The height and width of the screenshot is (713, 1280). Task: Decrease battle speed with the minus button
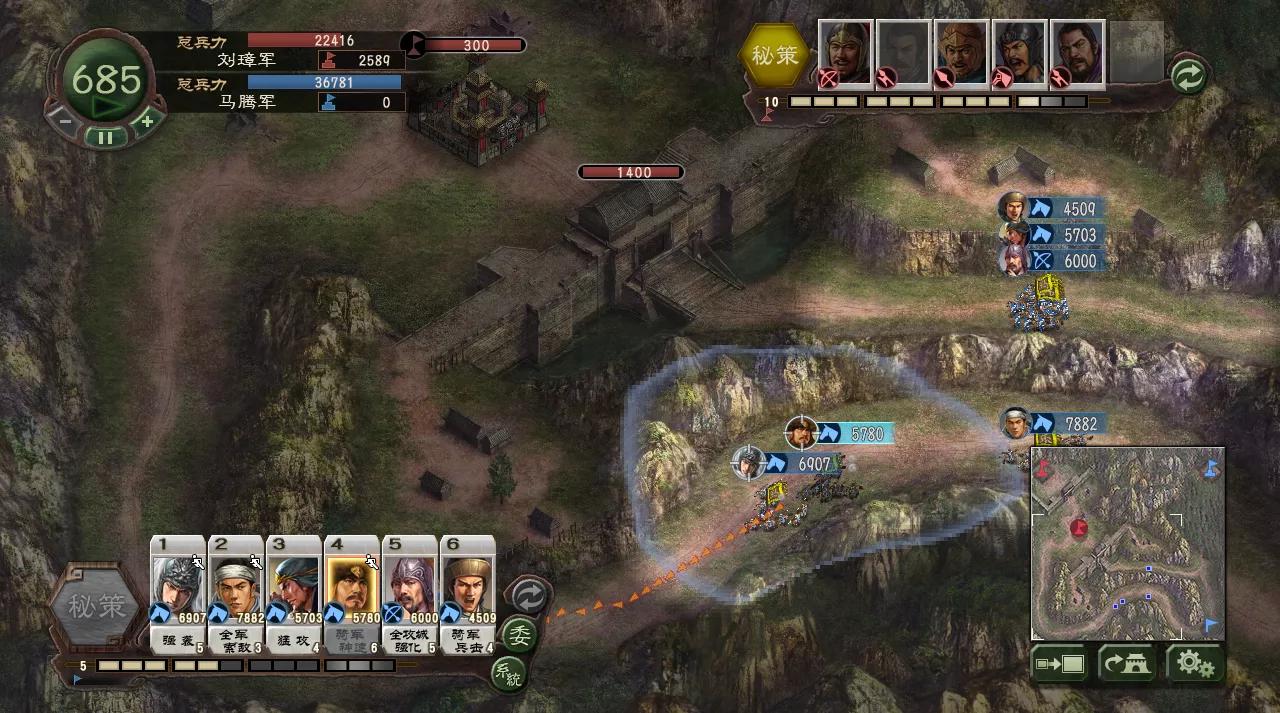[65, 121]
